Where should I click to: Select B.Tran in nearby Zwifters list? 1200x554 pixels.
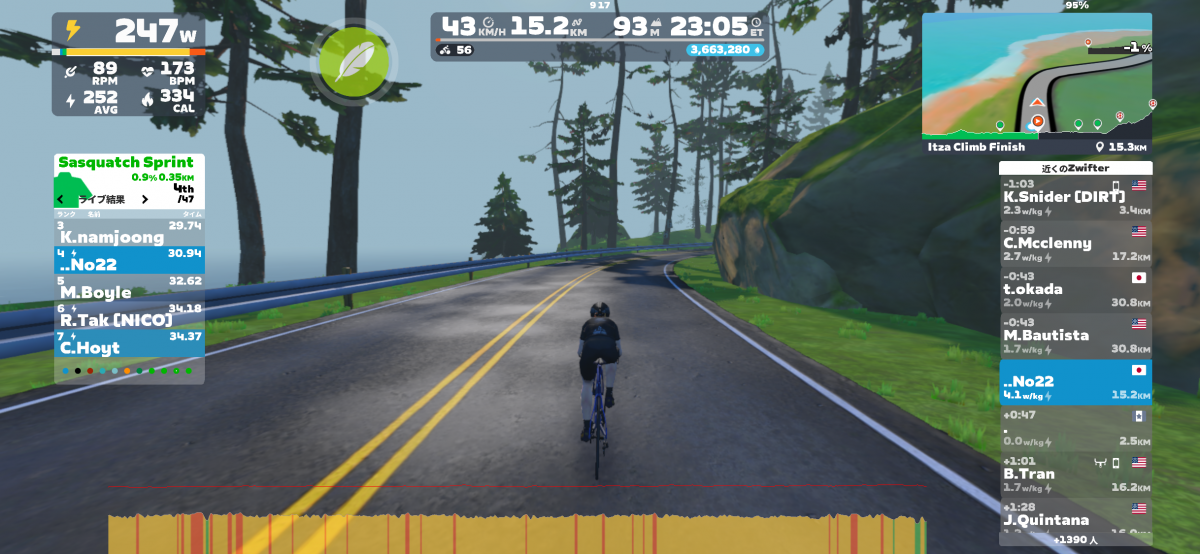pyautogui.click(x=1075, y=474)
